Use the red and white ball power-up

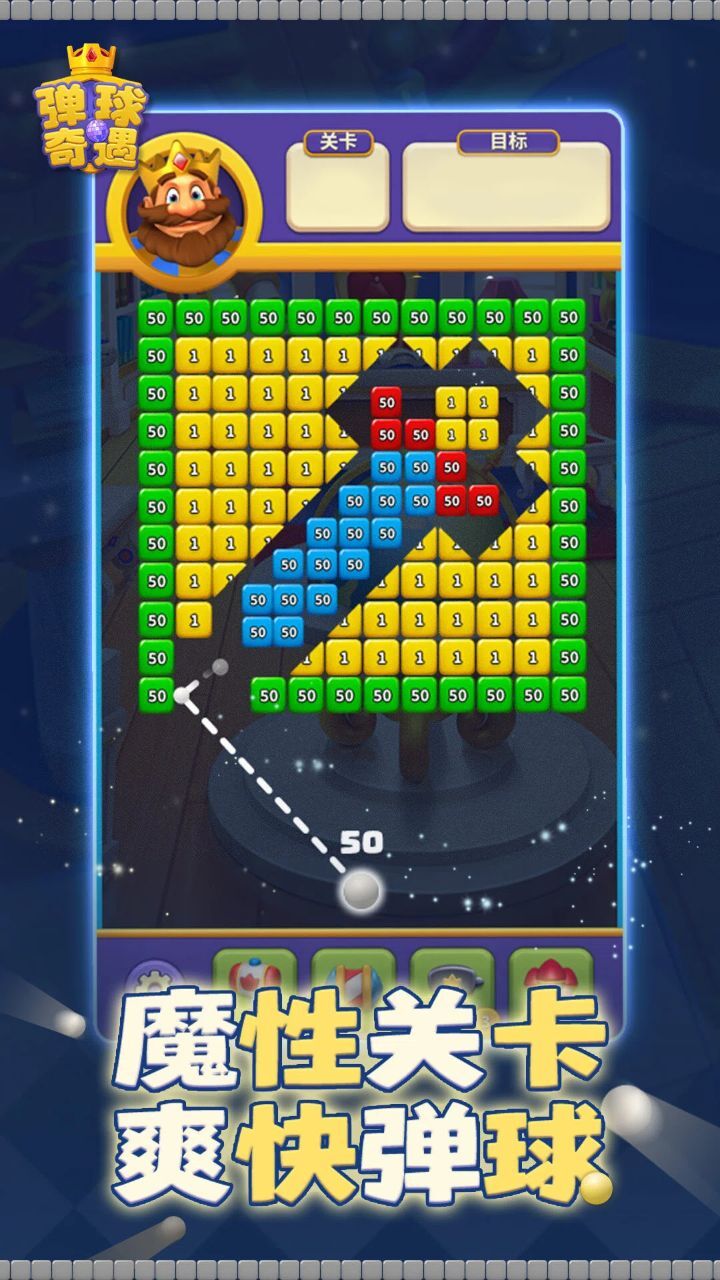coord(254,973)
